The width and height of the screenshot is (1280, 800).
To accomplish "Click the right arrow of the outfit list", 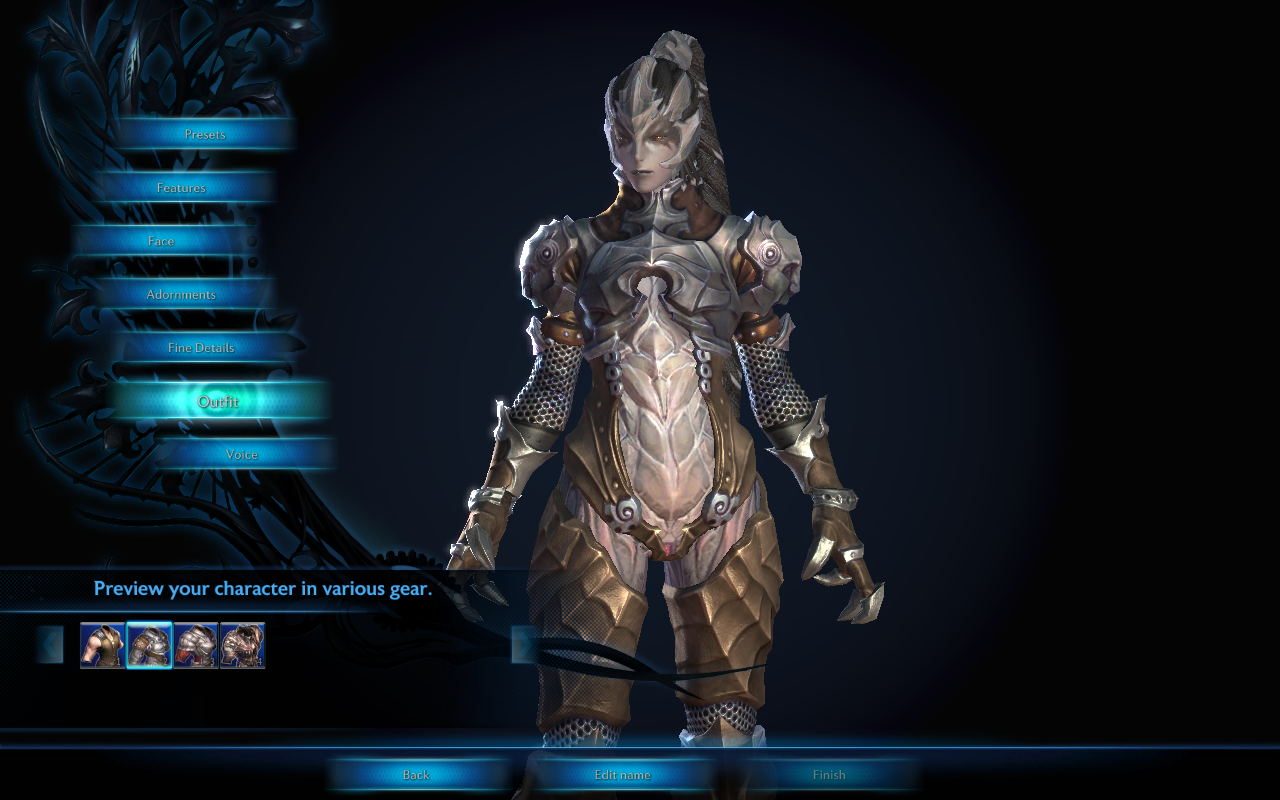I will click(523, 645).
